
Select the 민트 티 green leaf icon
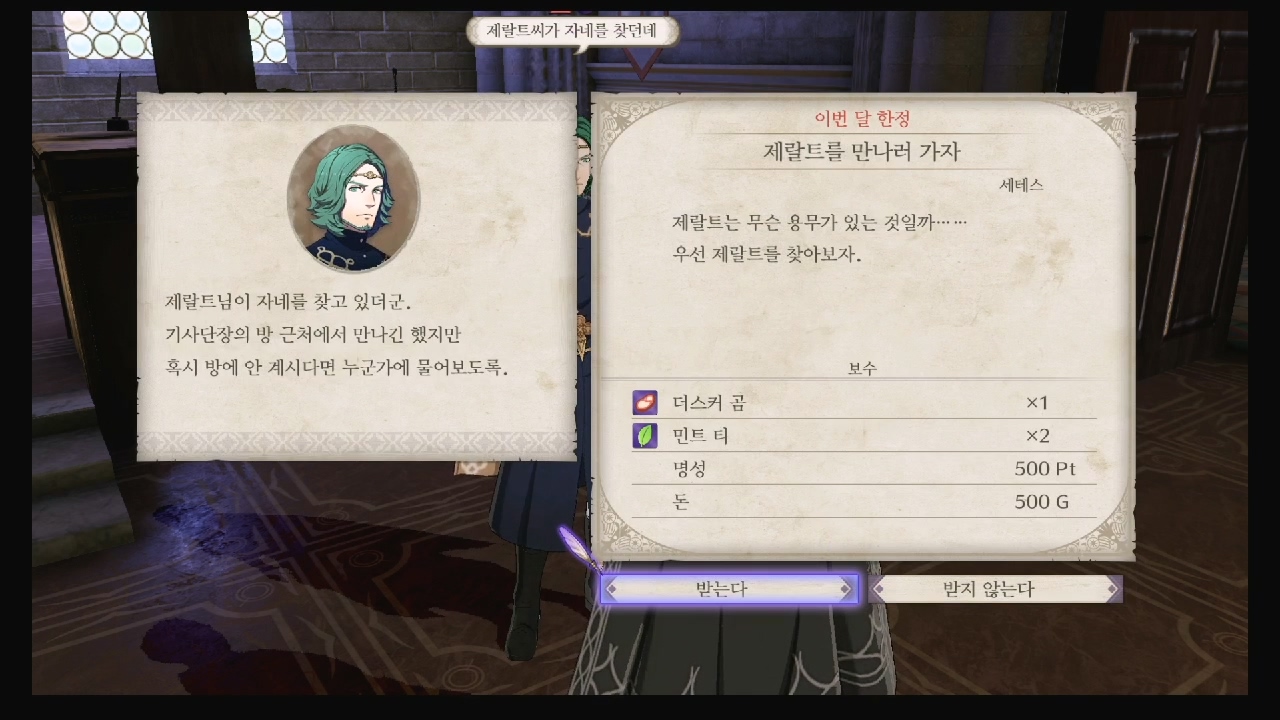[645, 436]
